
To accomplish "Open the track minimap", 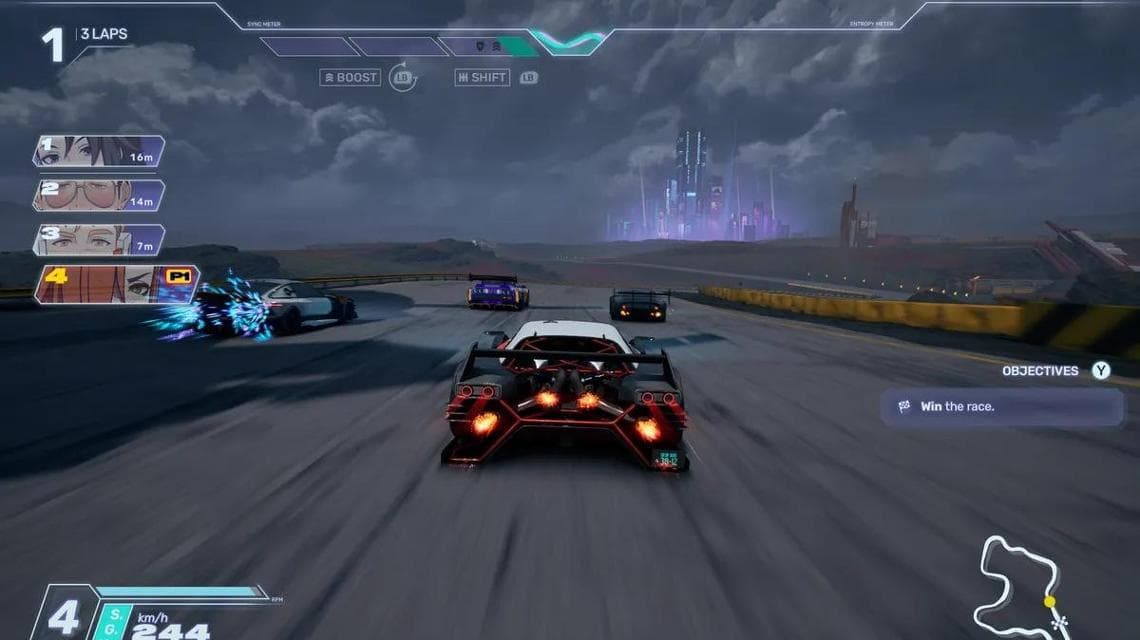I will tap(1020, 585).
